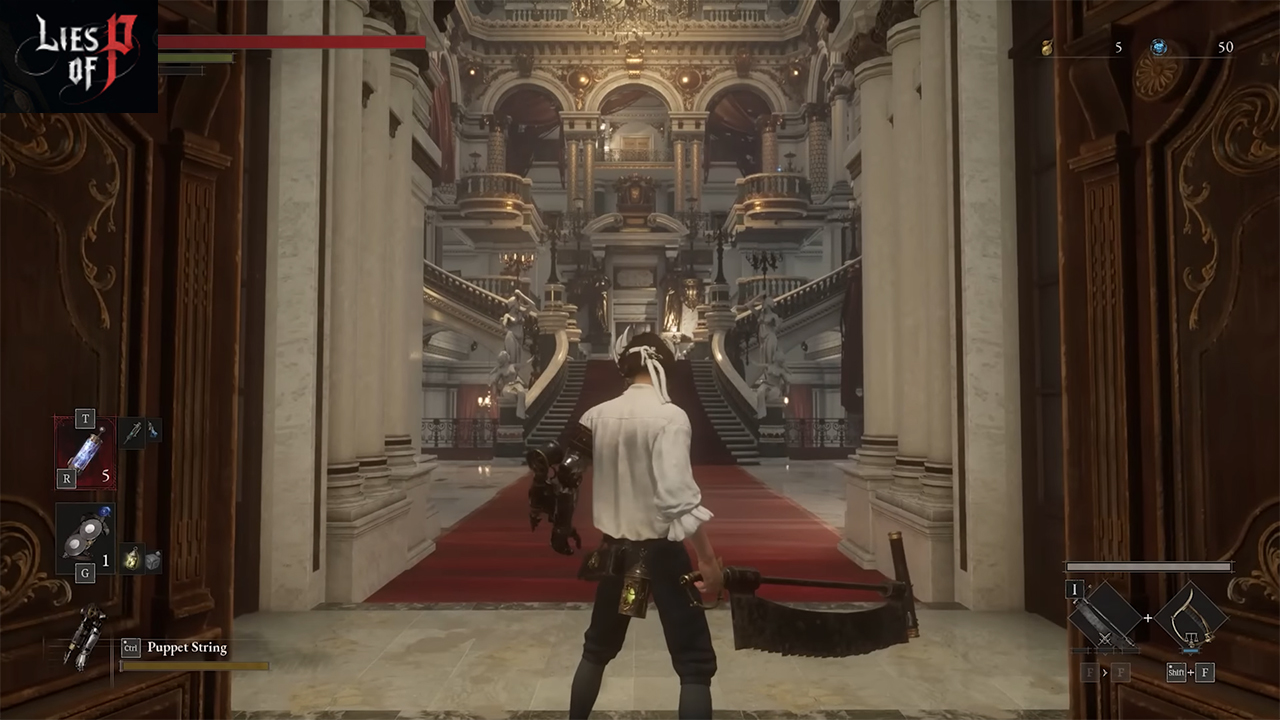Image resolution: width=1280 pixels, height=720 pixels.
Task: Select the grey cube item icon
Action: coord(153,561)
